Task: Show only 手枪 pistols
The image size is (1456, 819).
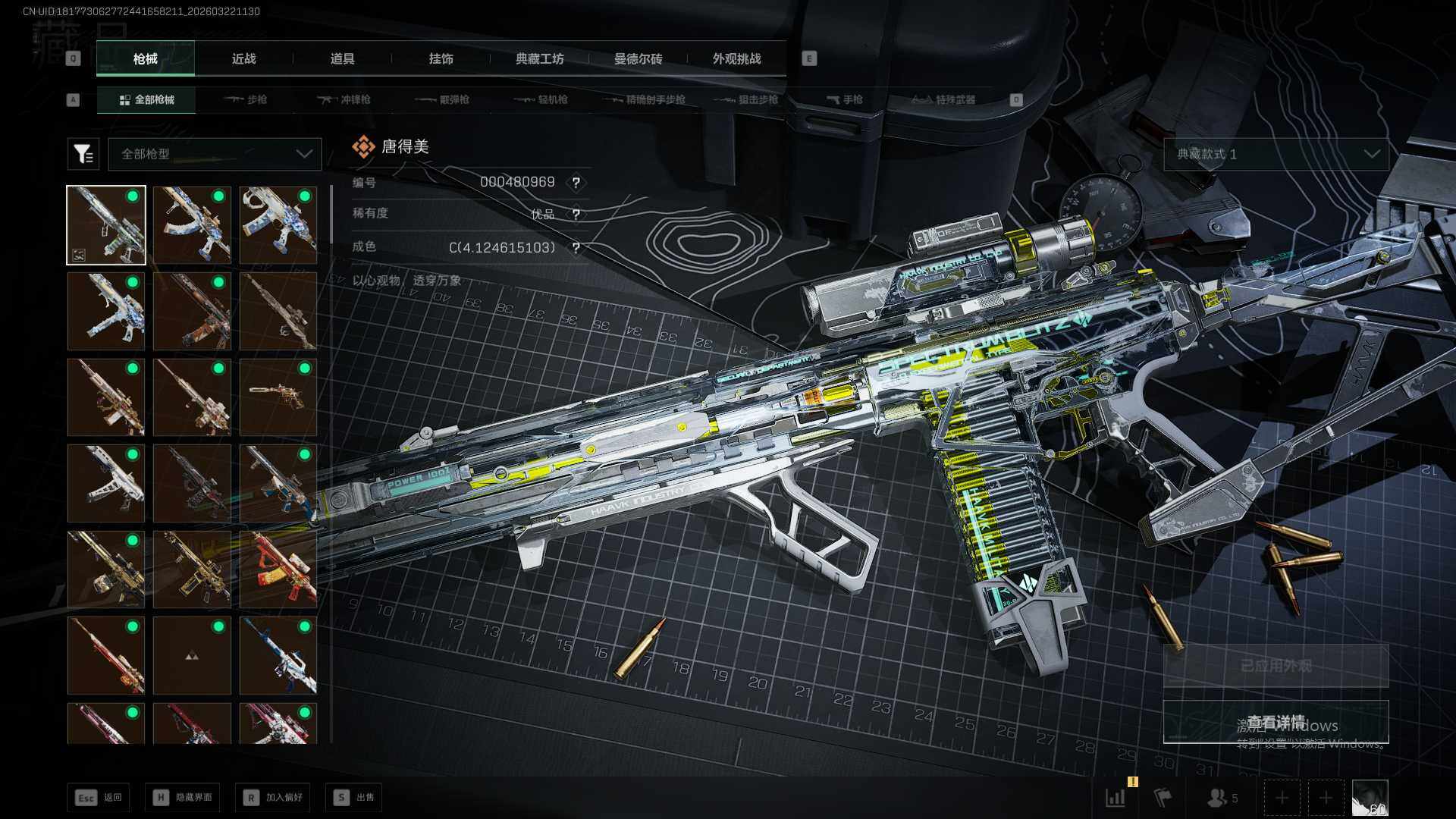Action: [844, 99]
